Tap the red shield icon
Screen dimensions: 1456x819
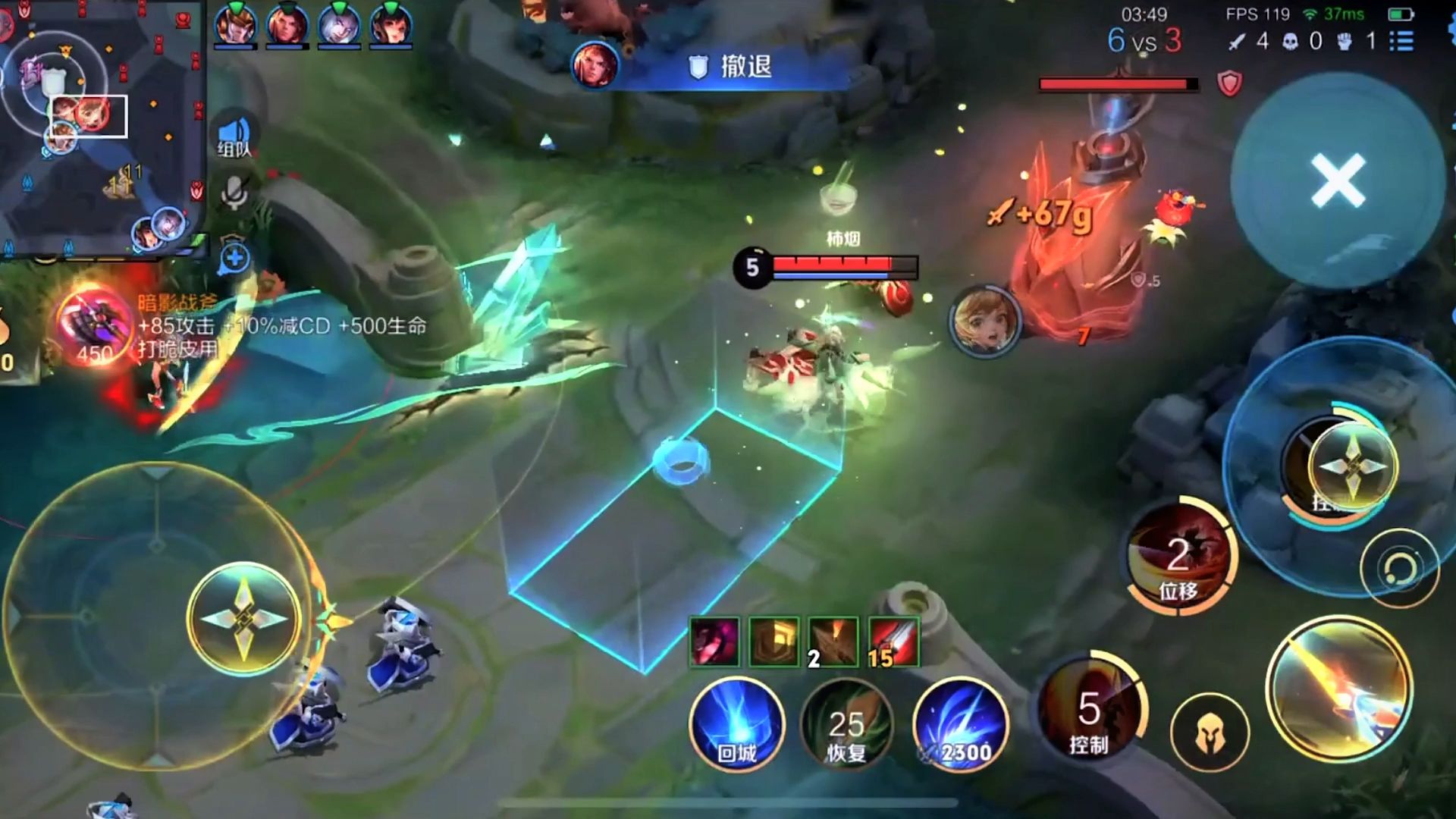[1229, 83]
